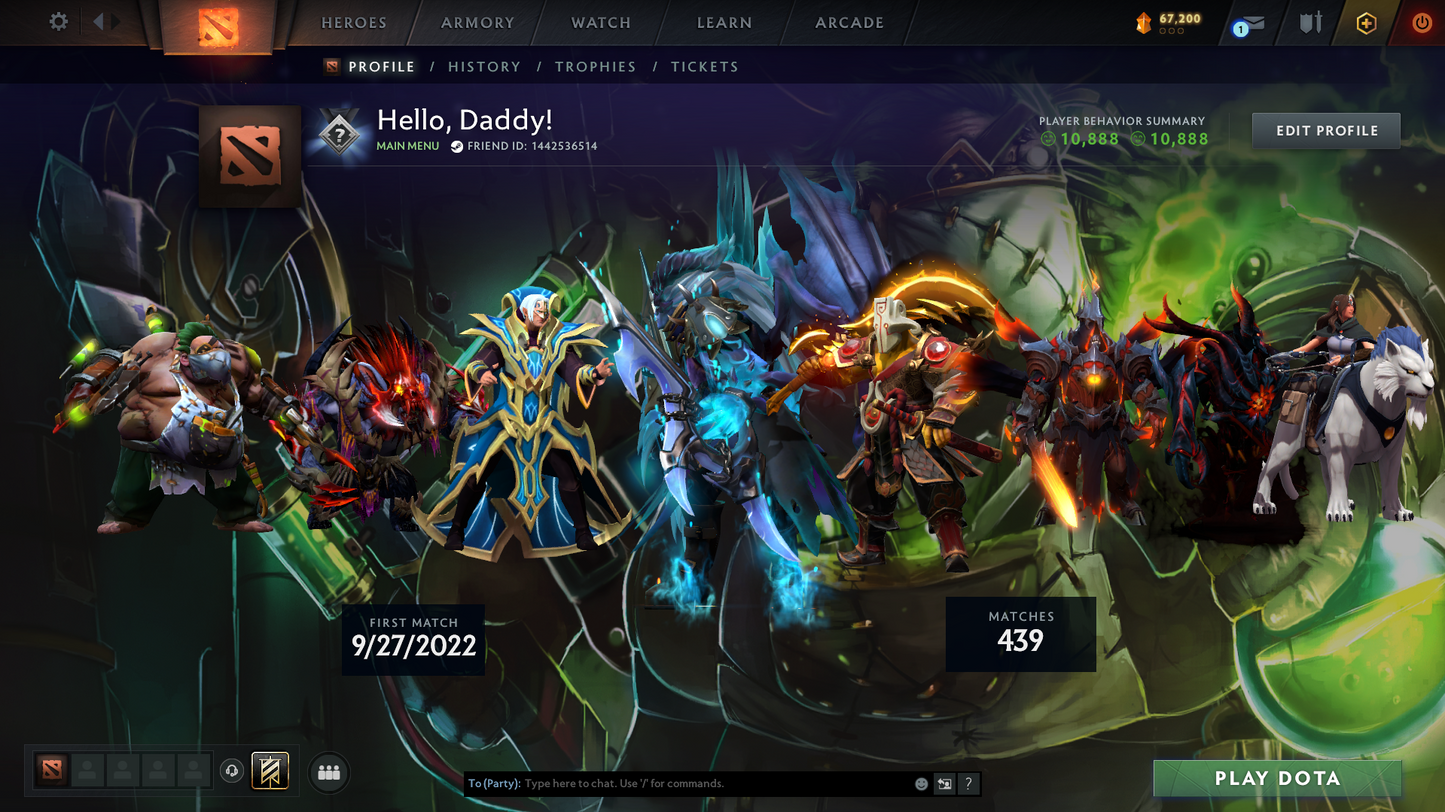
Task: Open the TROPHIES section
Action: pyautogui.click(x=596, y=66)
